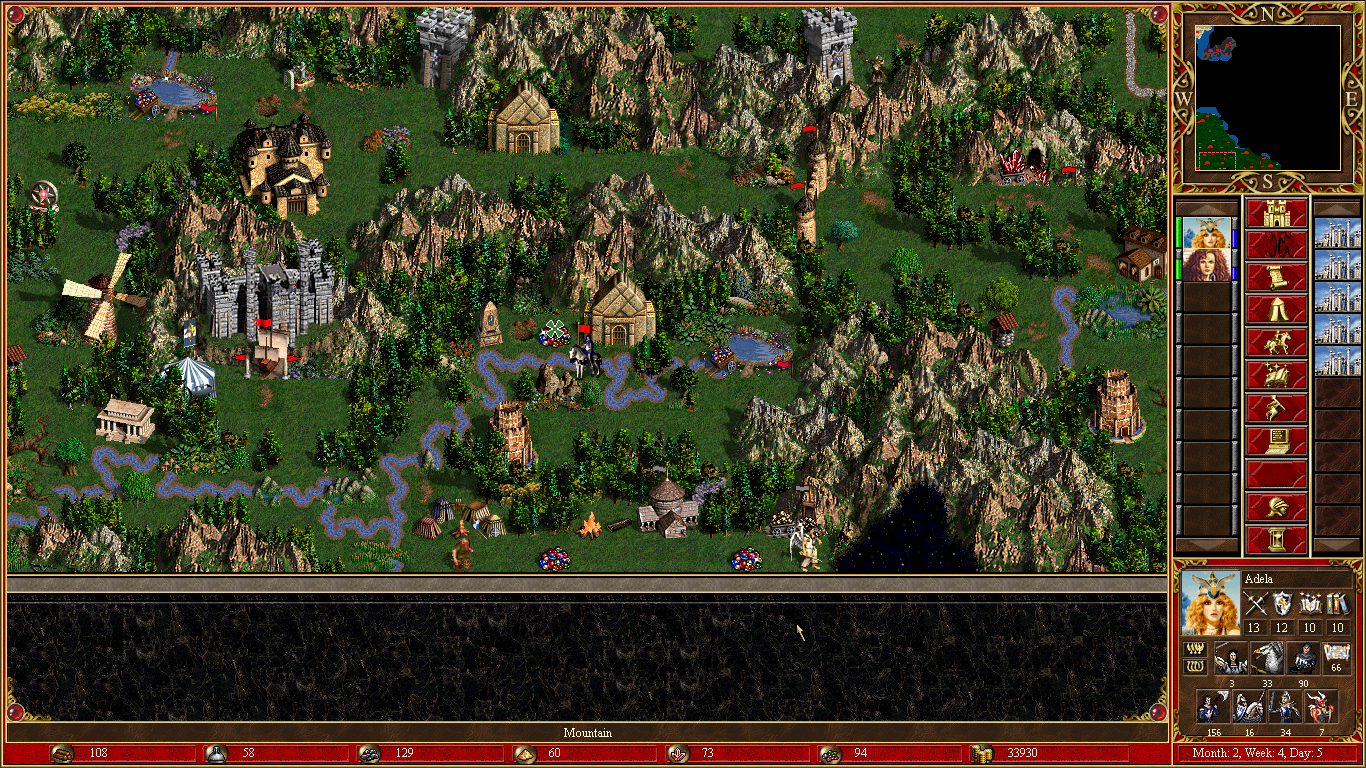The image size is (1366, 768).
Task: Select the 156-strong halberdier stack in Adela's army
Action: click(1213, 706)
